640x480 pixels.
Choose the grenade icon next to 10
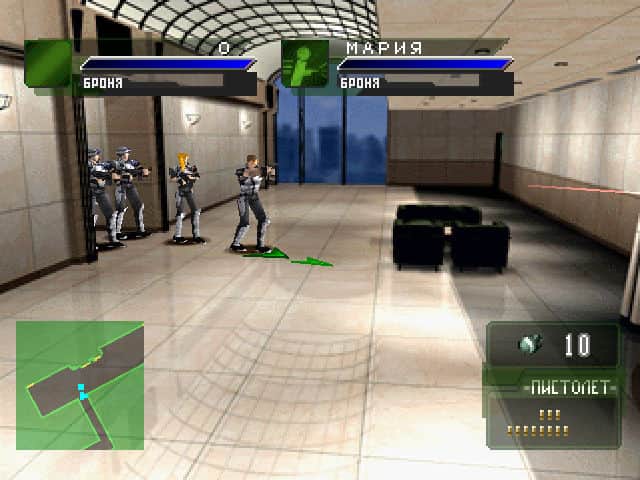tap(529, 345)
